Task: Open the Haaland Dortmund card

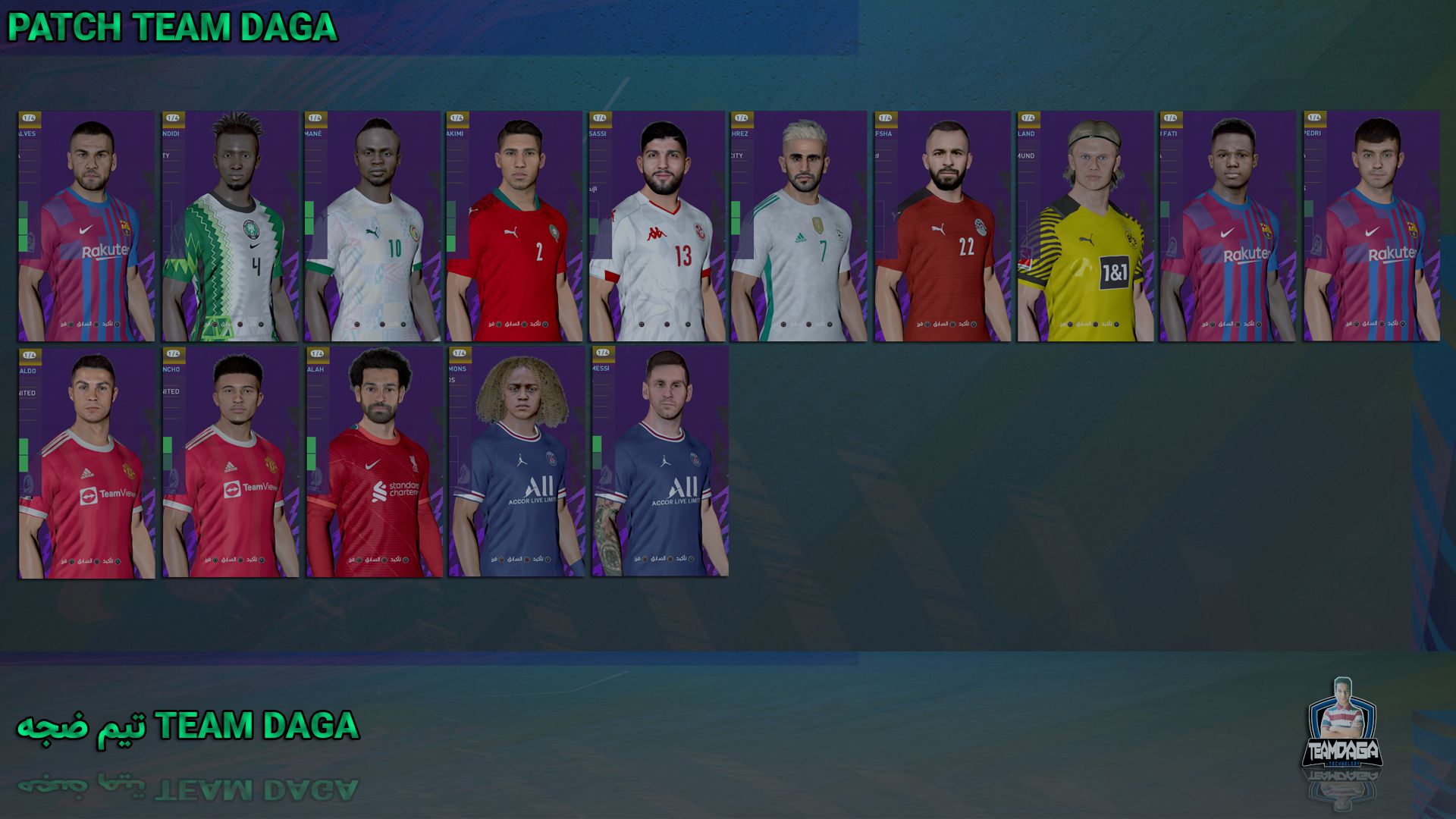Action: click(x=1085, y=227)
